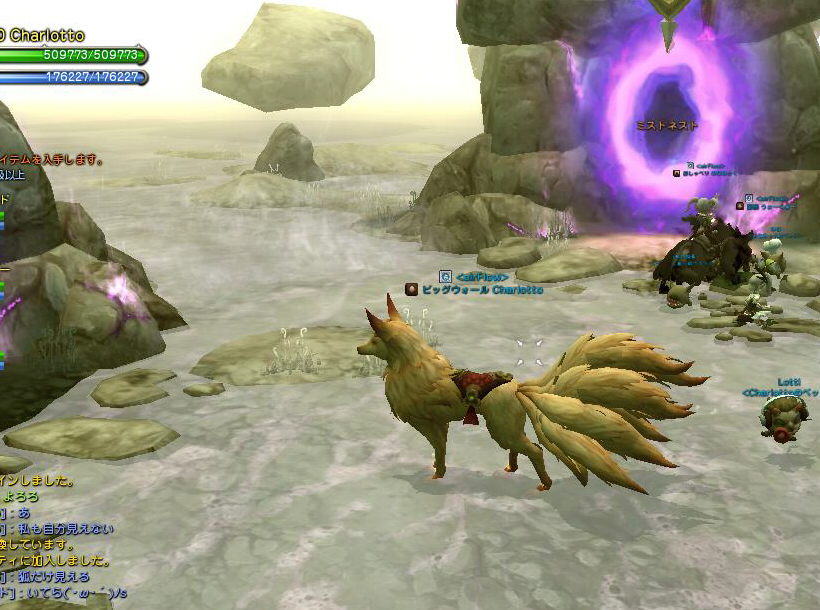Open the quest tracker entry in orange text
This screenshot has width=820, height=610.
tap(52, 160)
